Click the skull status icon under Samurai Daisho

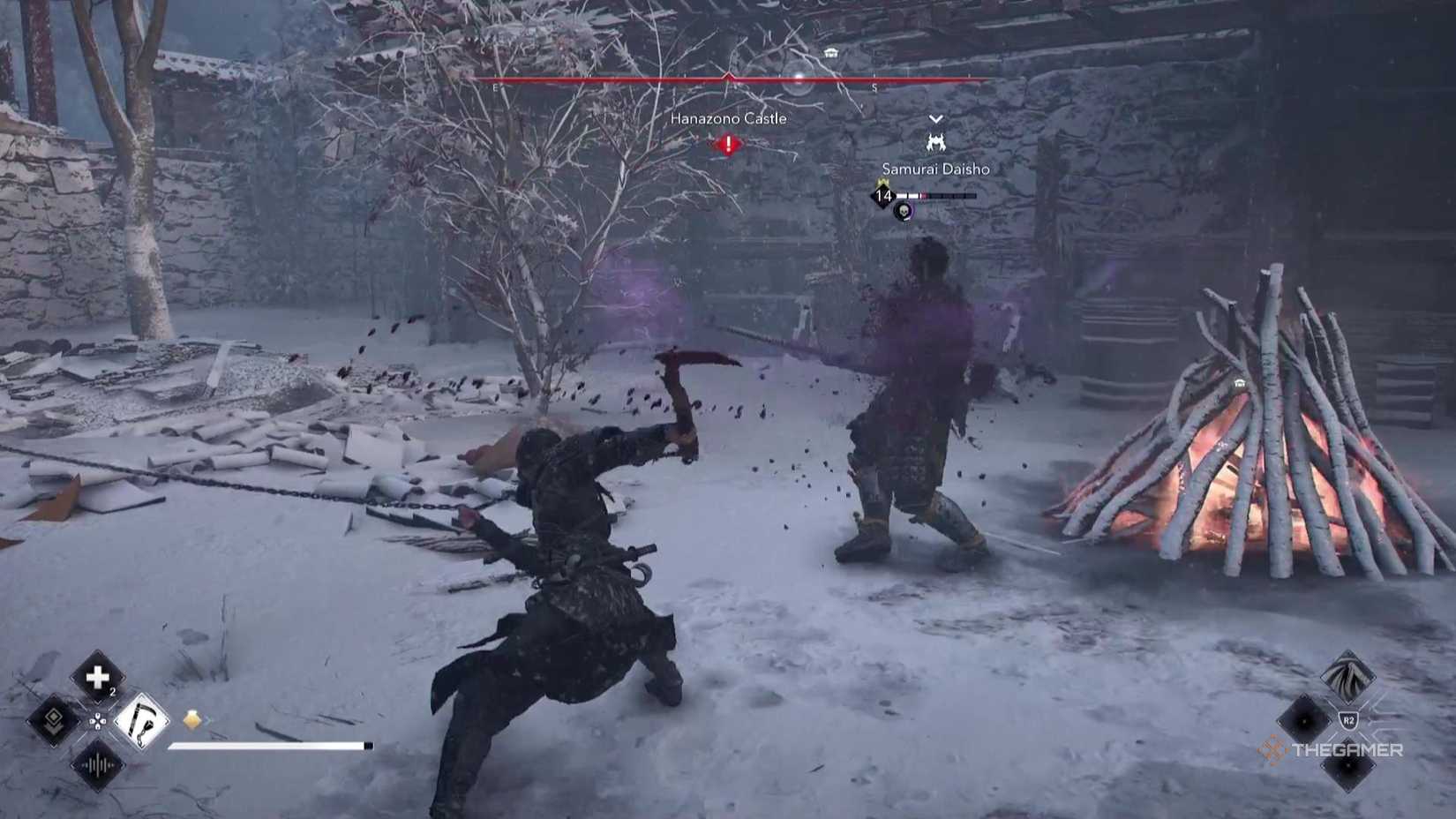point(902,212)
